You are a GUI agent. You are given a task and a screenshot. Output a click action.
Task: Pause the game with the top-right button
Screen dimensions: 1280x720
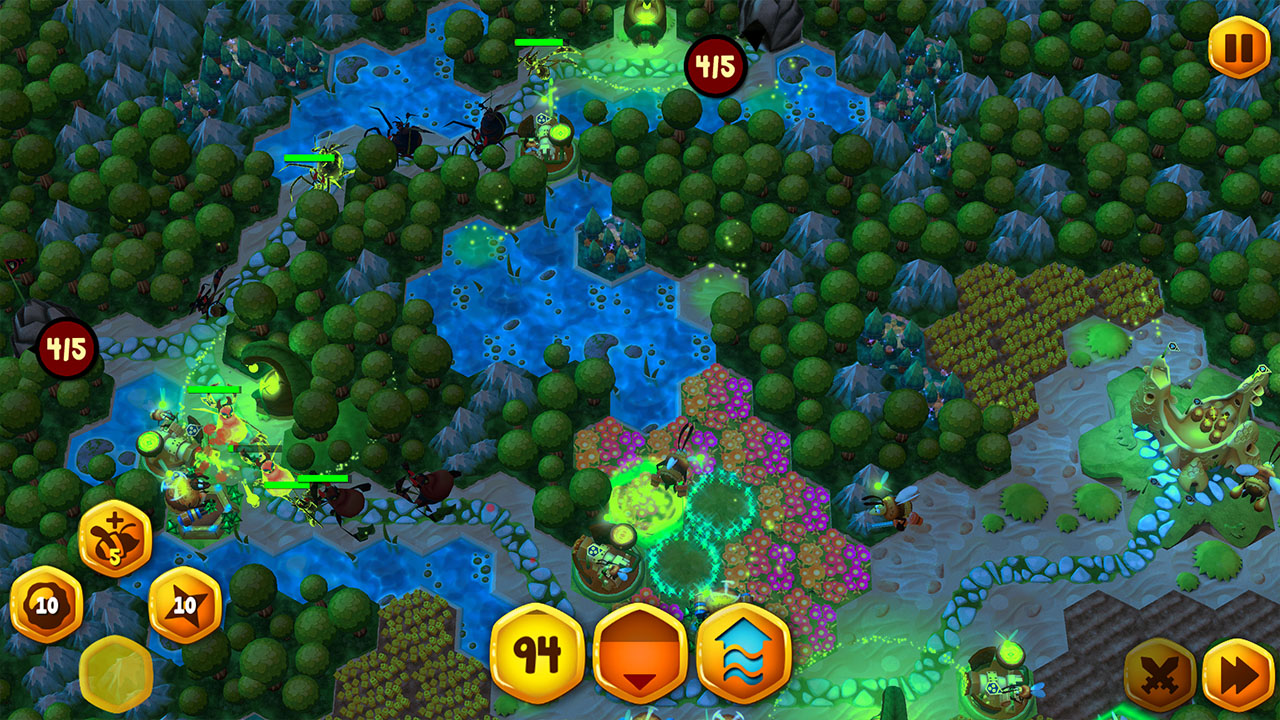point(1237,43)
